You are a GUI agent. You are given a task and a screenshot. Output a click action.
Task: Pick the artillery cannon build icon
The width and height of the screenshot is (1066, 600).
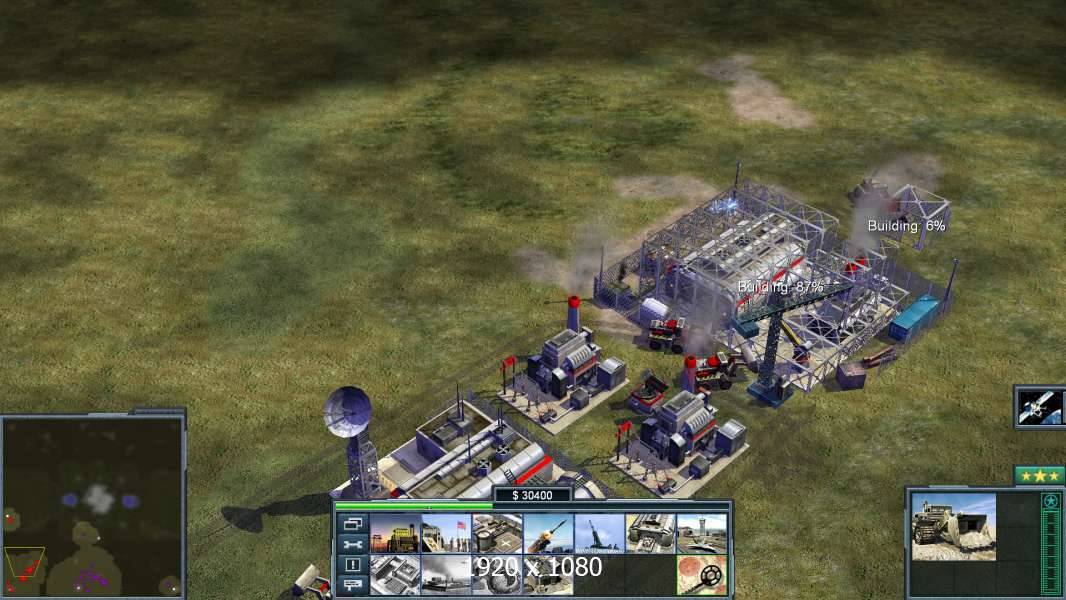click(599, 534)
